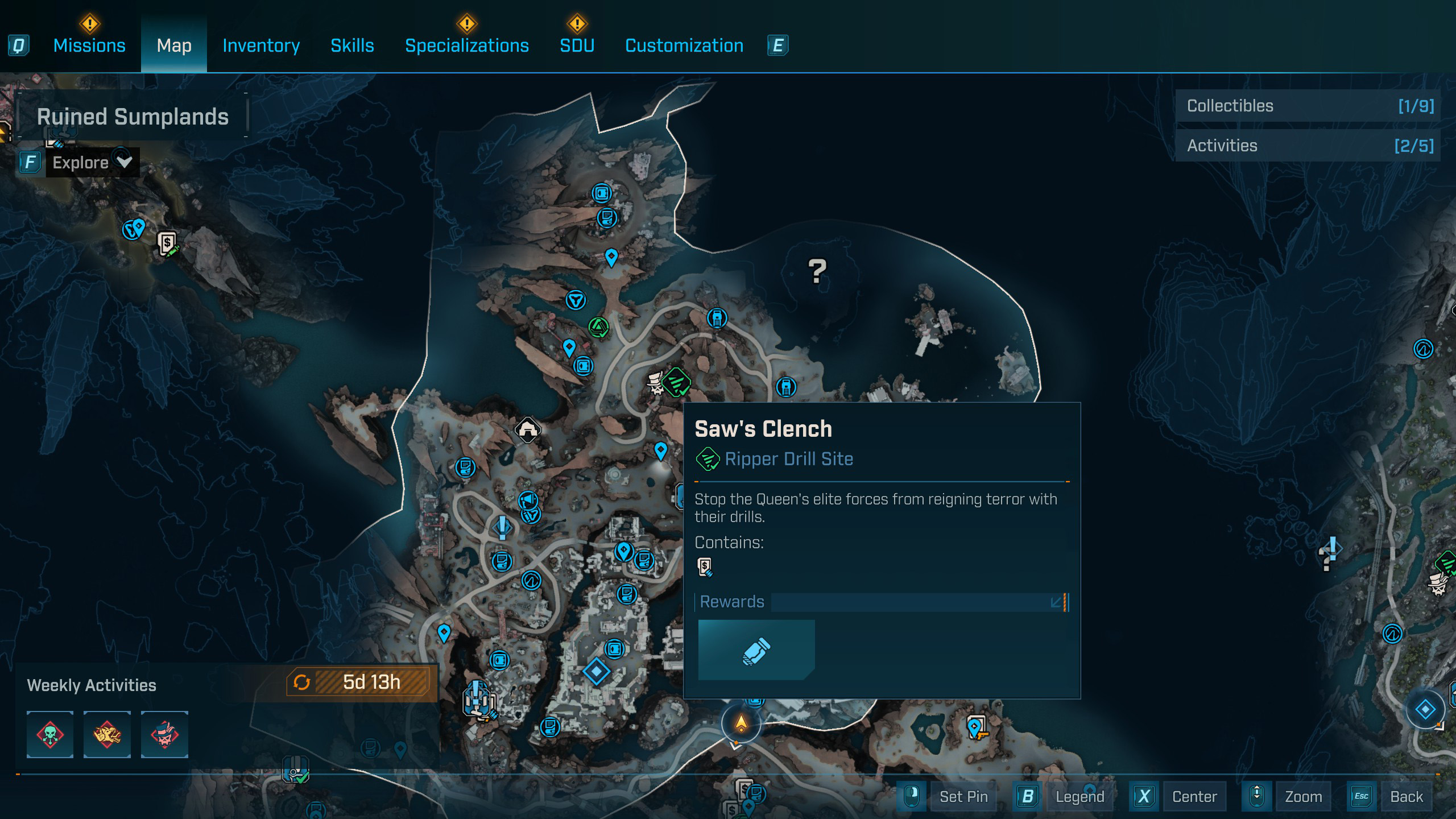Select the safehouse marker on map
The image size is (1456, 819).
[x=527, y=429]
